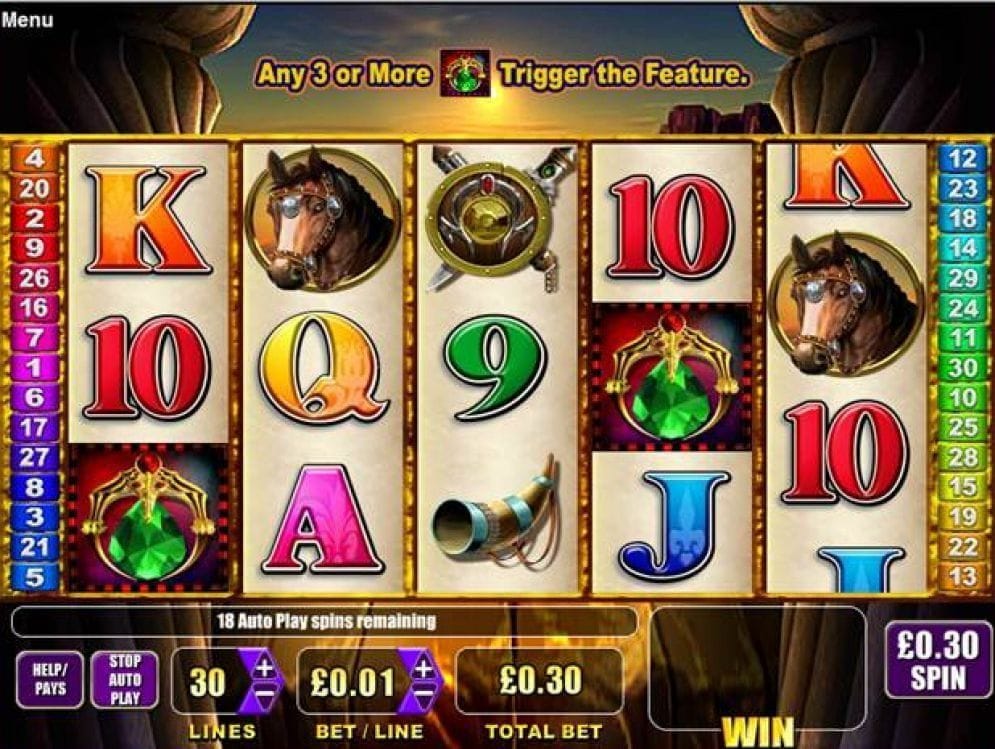Raise the bet per line
Viewport: 995px width, 749px height.
tap(424, 667)
